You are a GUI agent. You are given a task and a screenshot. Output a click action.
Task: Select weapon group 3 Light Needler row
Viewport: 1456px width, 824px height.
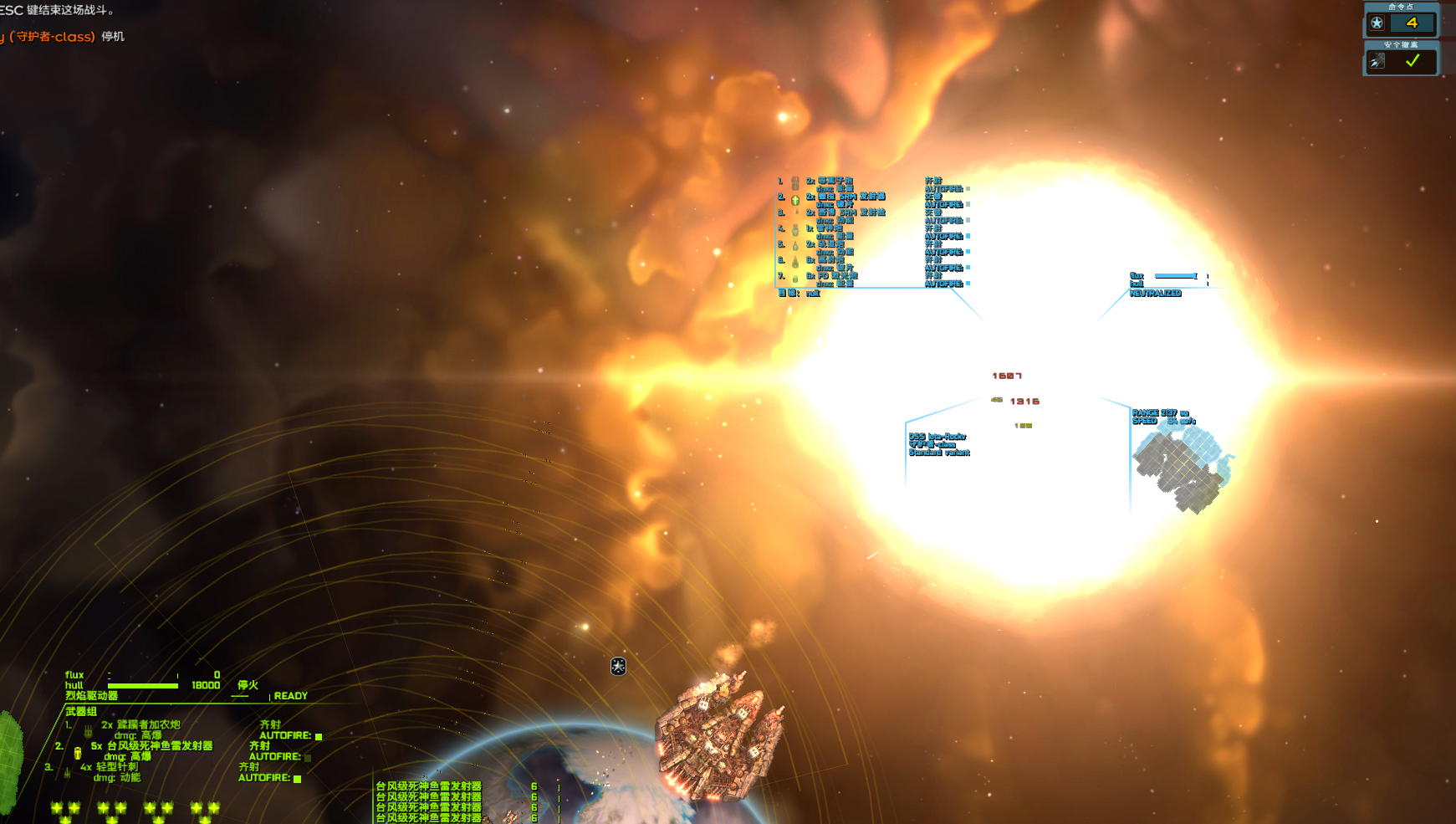110,767
